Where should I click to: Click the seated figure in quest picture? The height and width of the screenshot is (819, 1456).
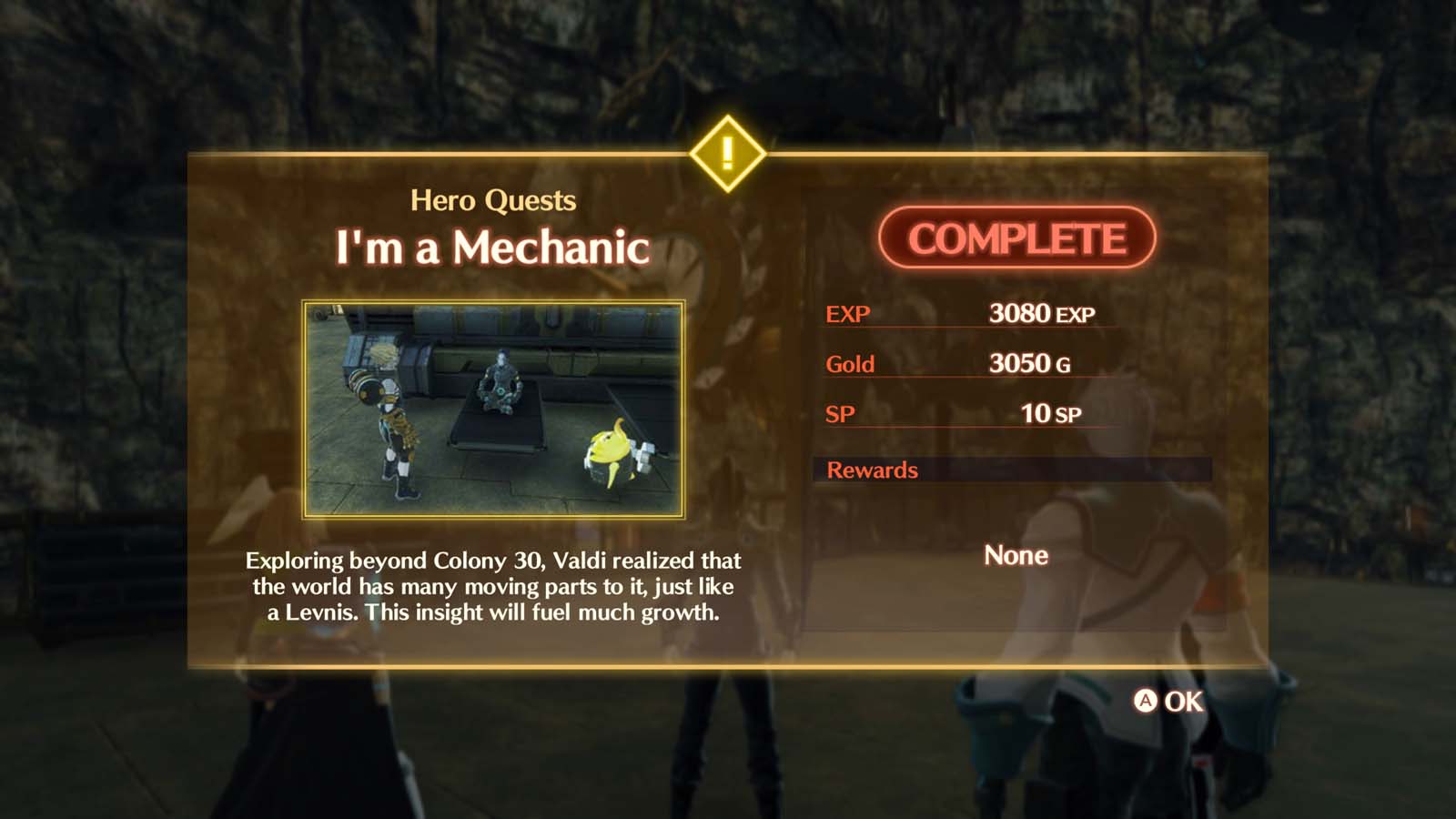point(500,382)
